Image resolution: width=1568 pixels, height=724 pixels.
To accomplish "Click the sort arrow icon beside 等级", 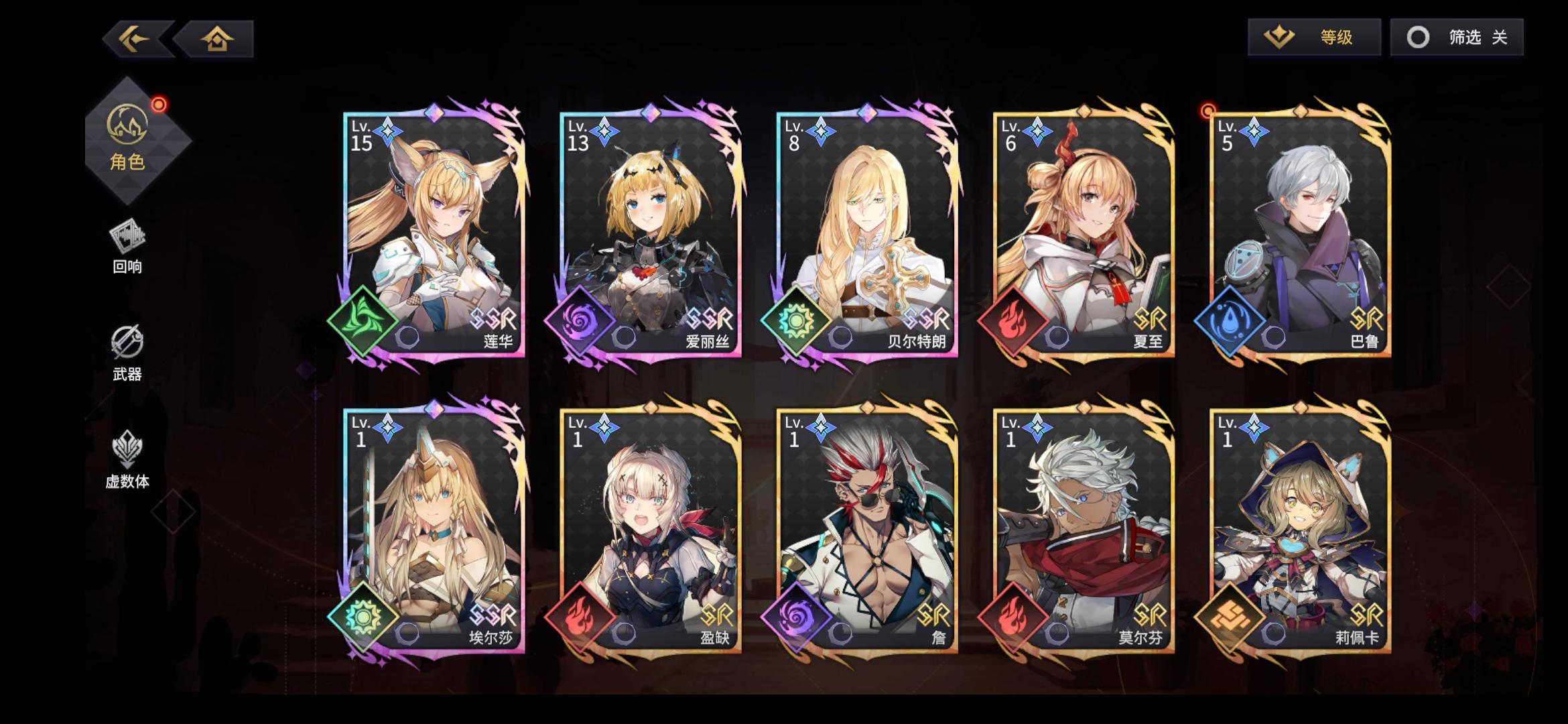I will (1277, 38).
